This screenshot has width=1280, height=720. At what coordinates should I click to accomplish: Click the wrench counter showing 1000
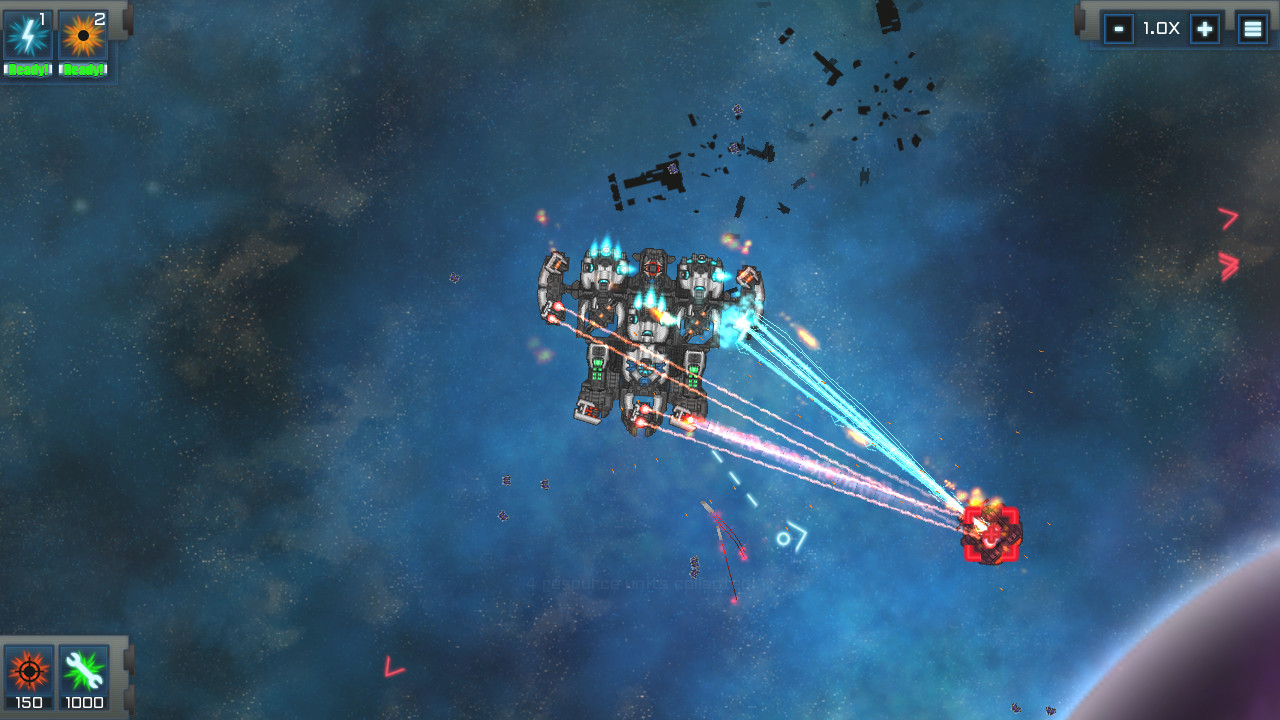click(84, 703)
